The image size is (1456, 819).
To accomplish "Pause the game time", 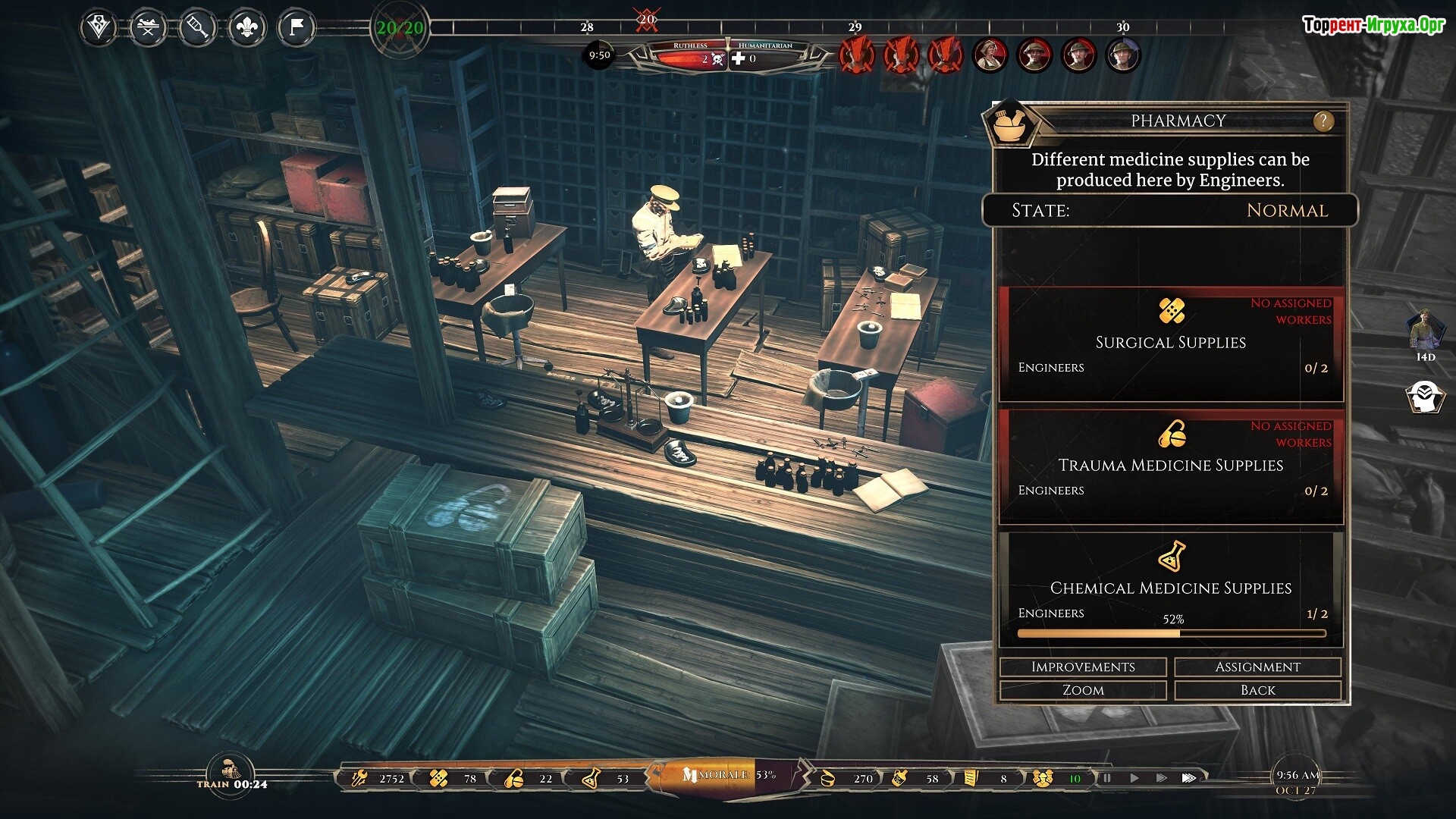I will click(1106, 778).
